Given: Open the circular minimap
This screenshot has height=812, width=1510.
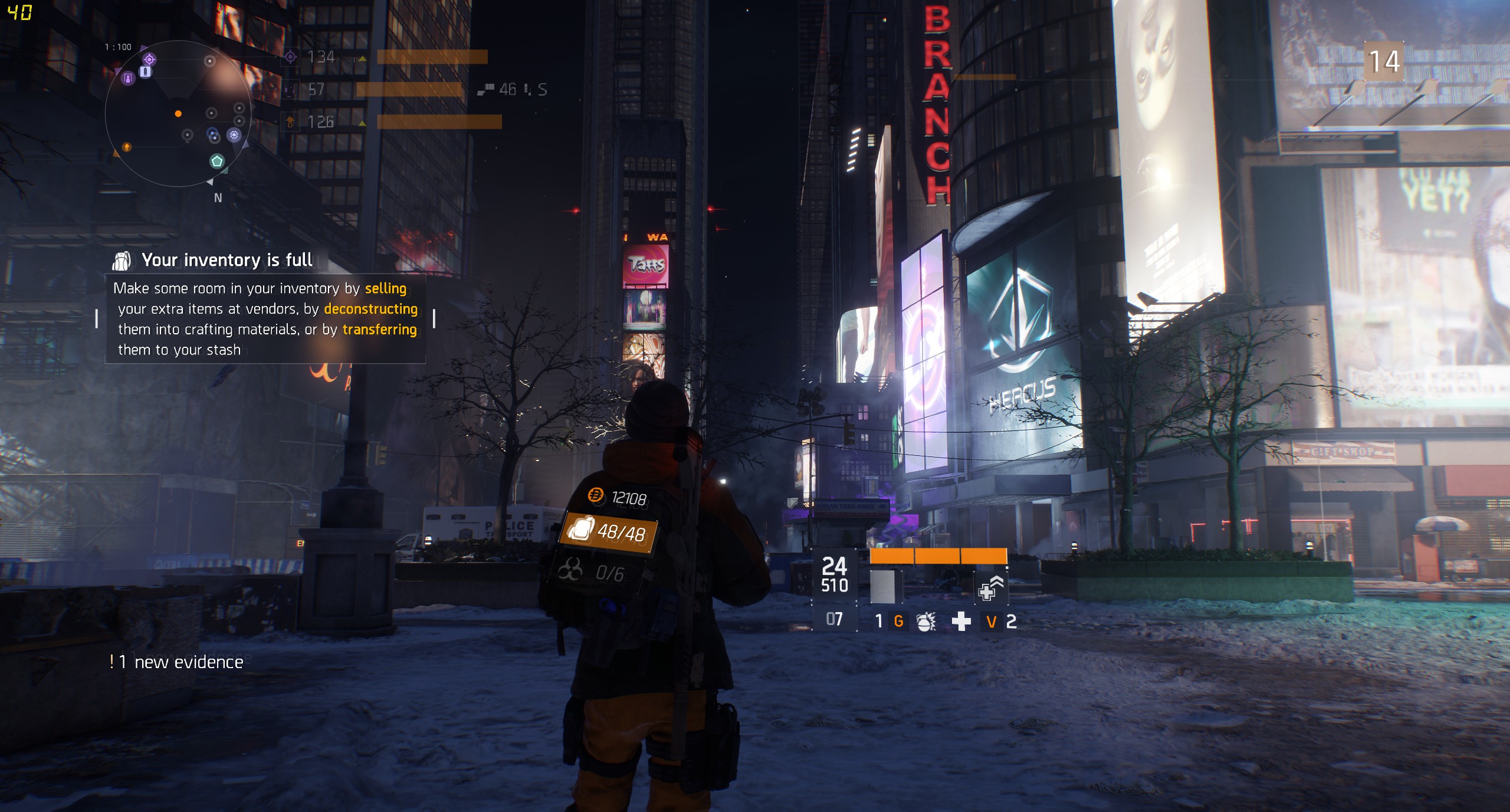Looking at the screenshot, I should point(178,114).
